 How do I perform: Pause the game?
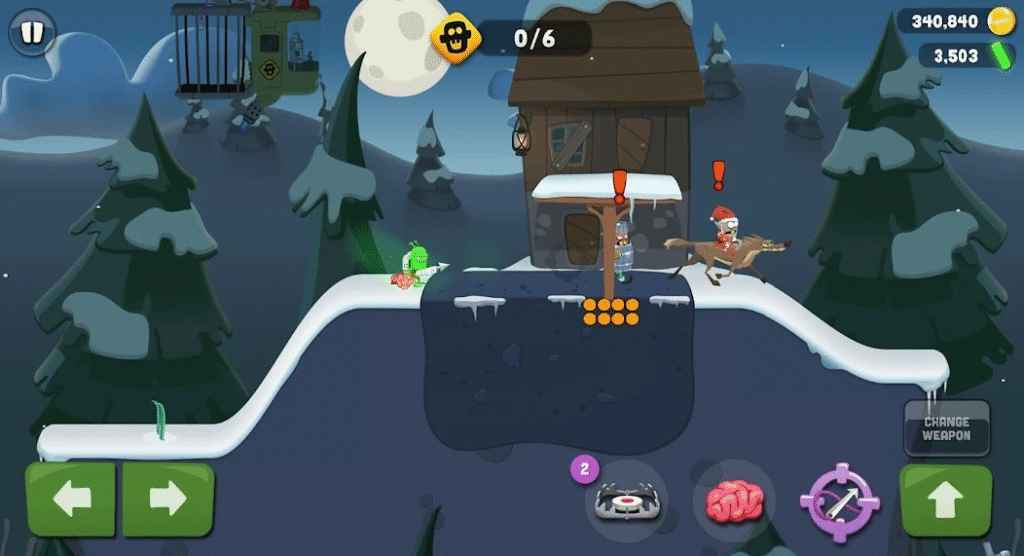click(x=32, y=33)
